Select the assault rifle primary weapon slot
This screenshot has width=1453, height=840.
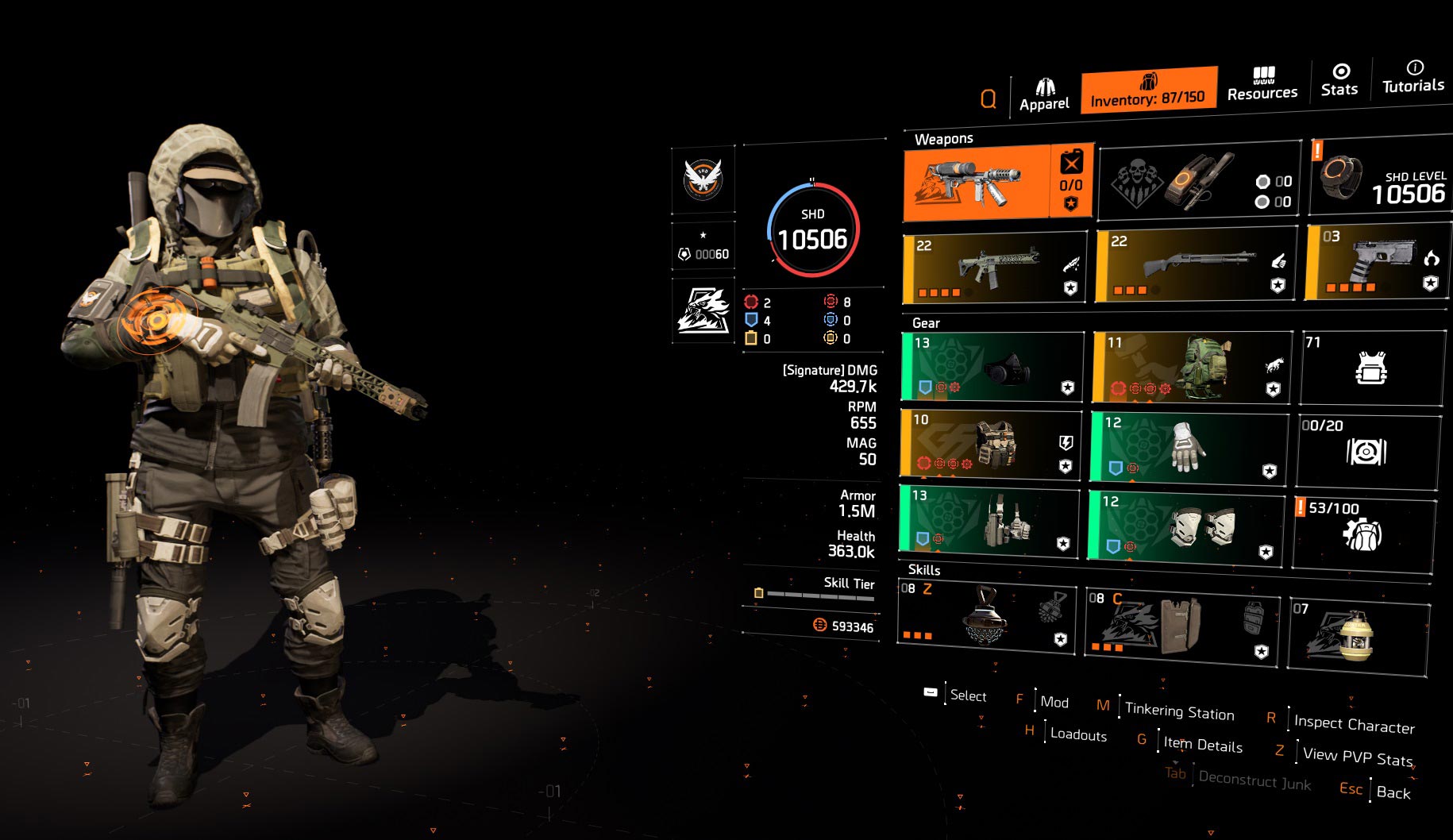995,268
